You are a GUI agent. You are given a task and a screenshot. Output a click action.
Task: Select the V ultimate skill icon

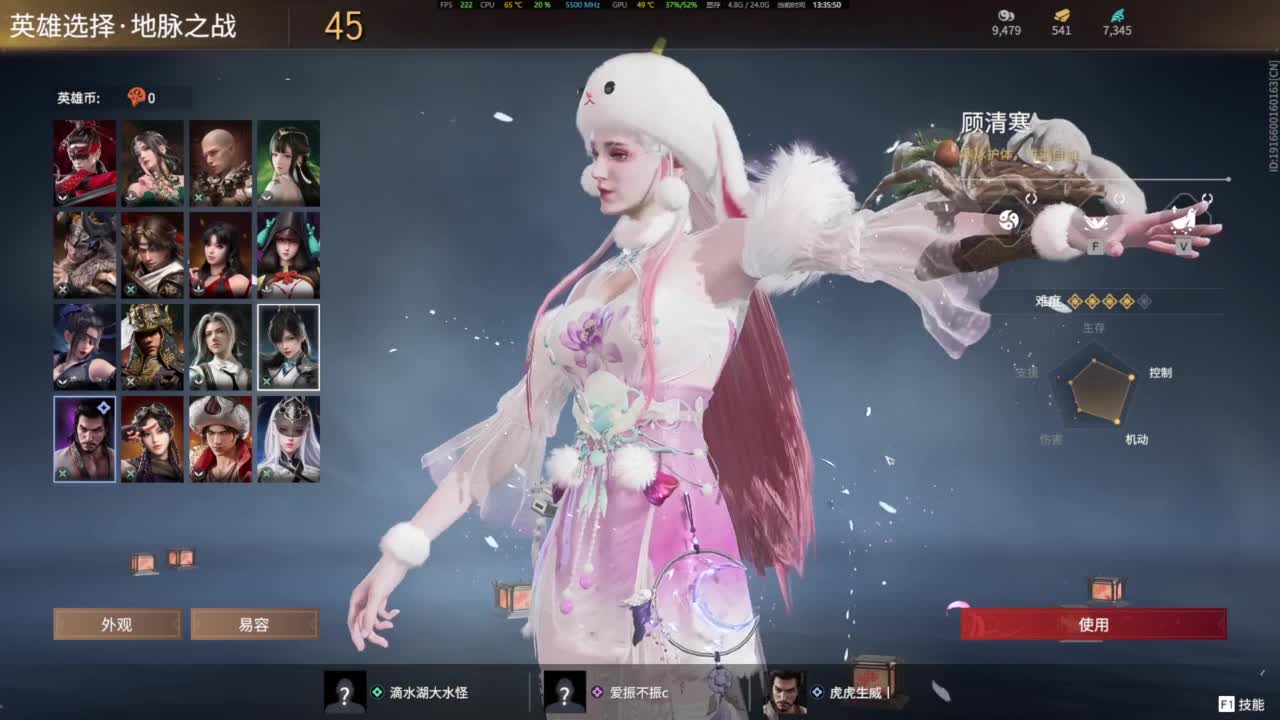click(x=1183, y=222)
